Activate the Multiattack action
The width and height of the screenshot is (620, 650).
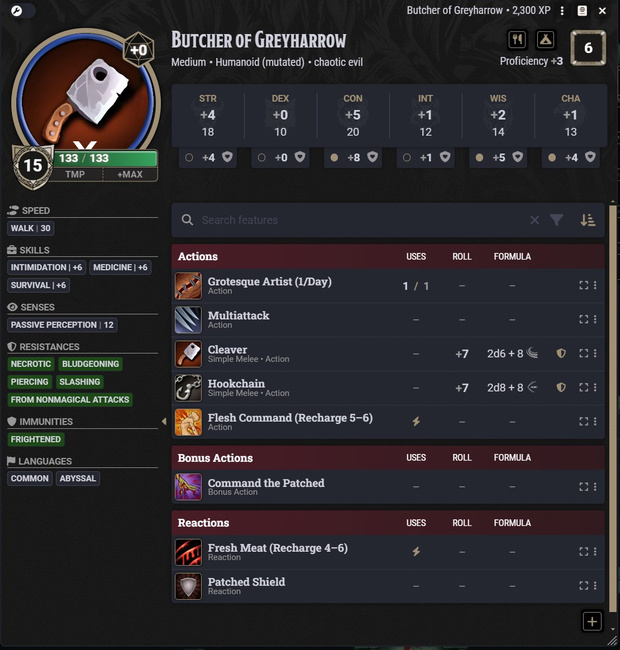(x=189, y=320)
